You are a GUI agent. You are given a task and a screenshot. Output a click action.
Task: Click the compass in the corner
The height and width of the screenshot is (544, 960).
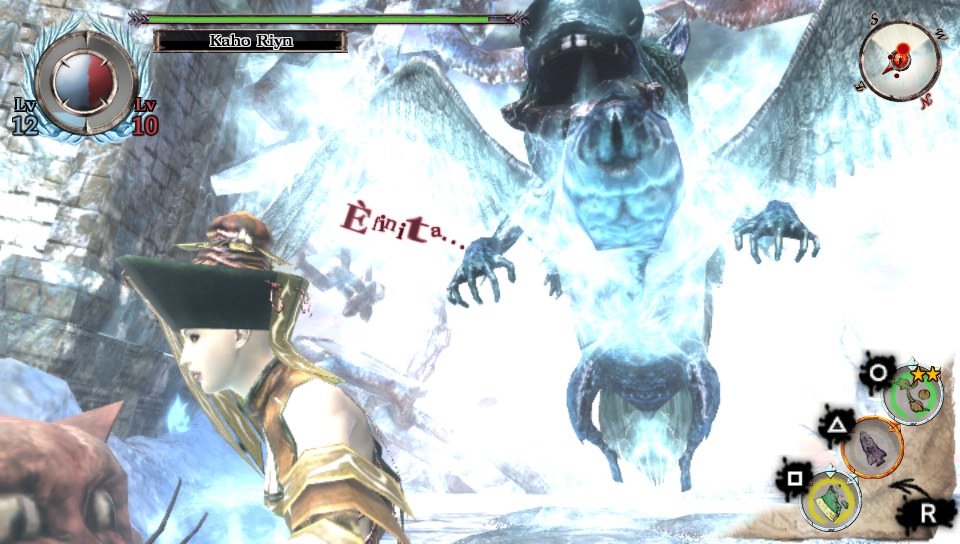point(898,60)
